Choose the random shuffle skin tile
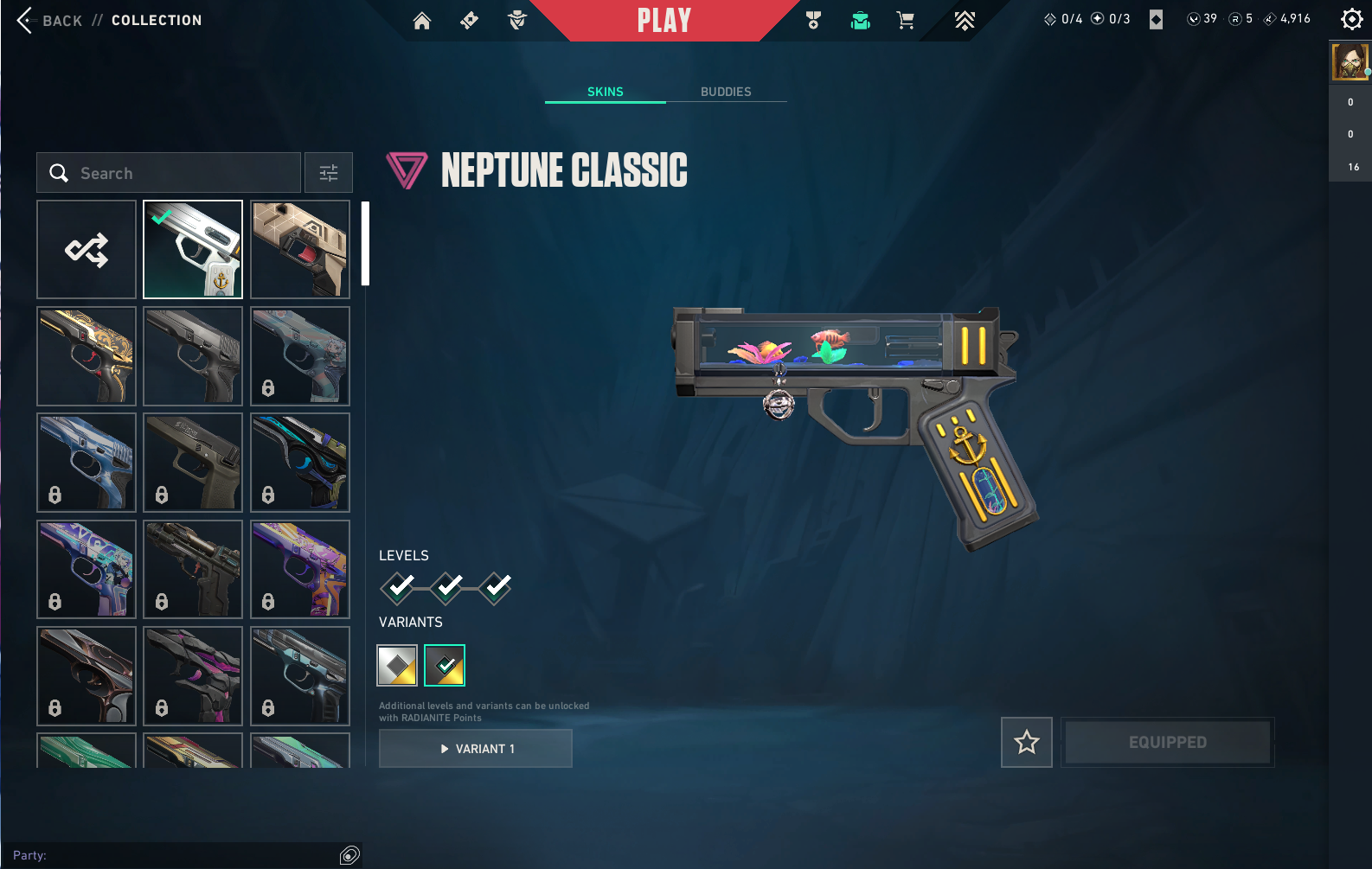Screen dimensions: 1372x869 coord(87,250)
